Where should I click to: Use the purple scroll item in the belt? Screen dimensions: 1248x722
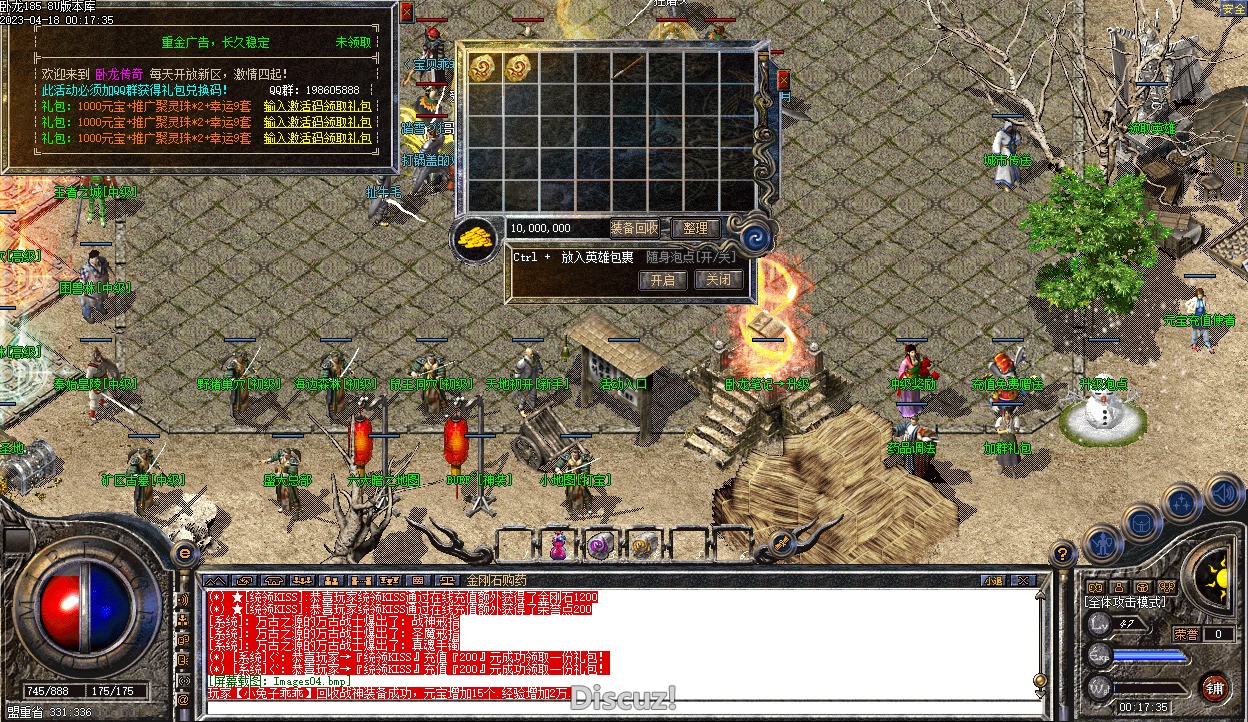click(x=600, y=546)
